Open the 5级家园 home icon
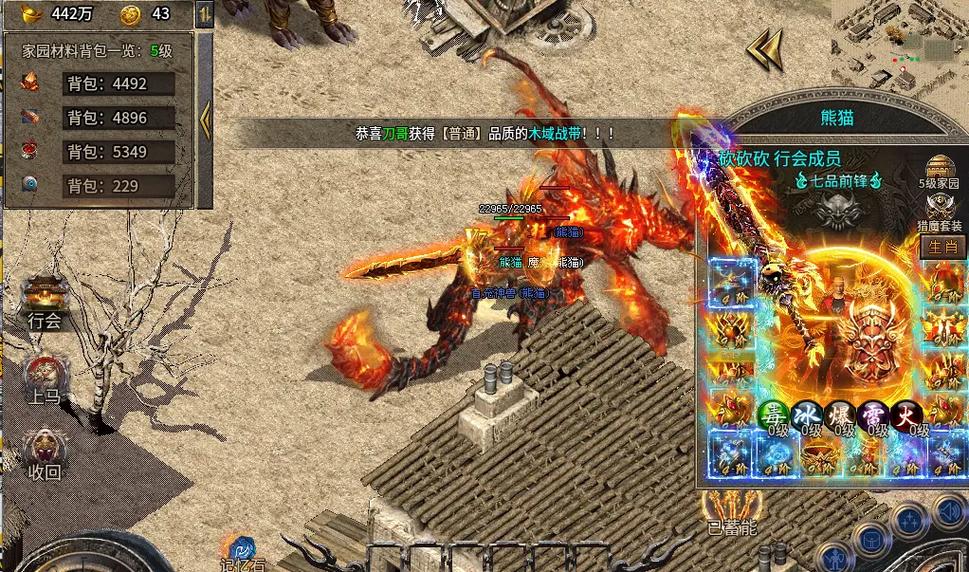 [939, 168]
